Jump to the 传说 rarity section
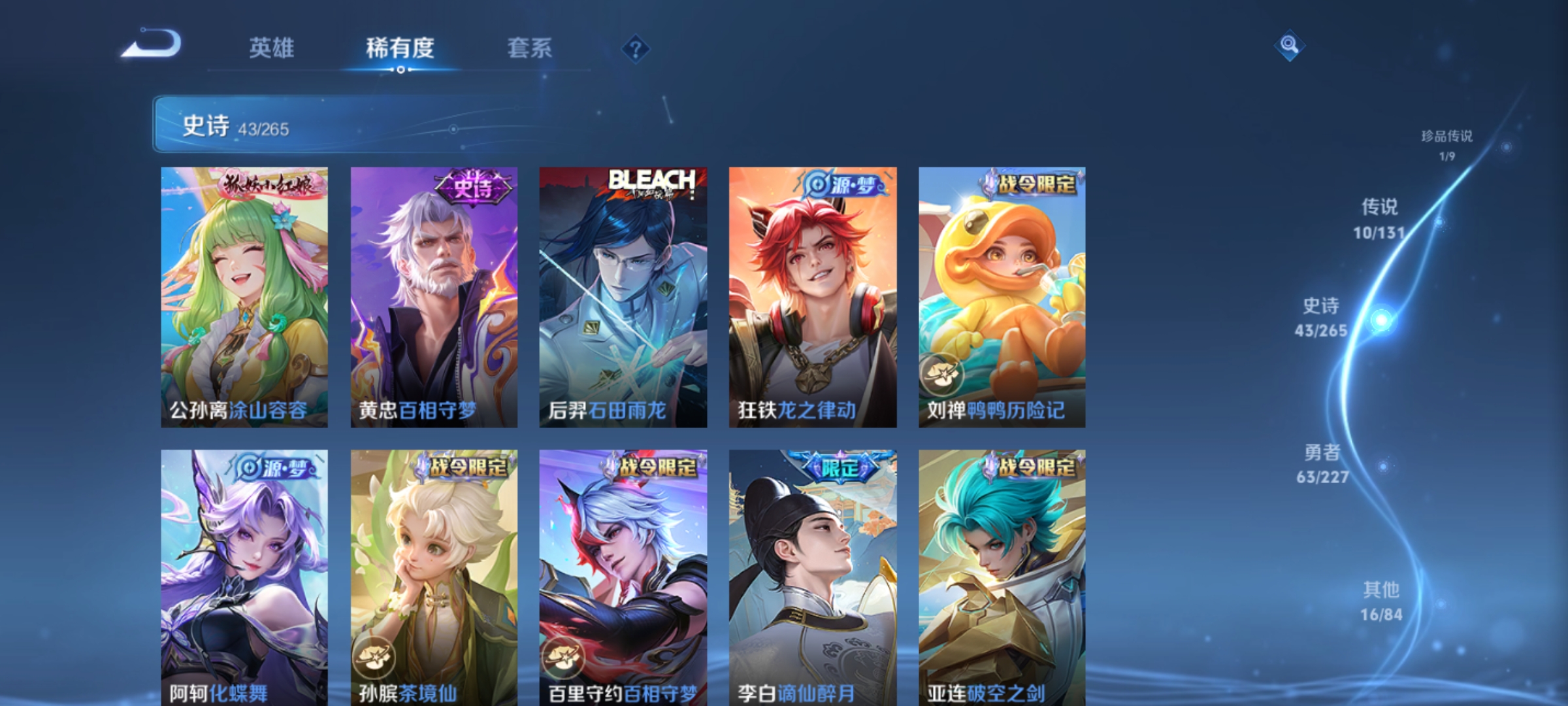1568x706 pixels. click(x=1379, y=218)
